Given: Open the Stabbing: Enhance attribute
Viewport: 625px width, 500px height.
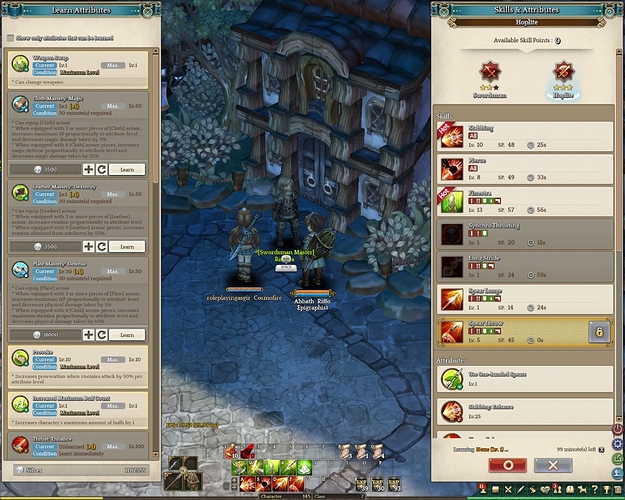Looking at the screenshot, I should pyautogui.click(x=452, y=409).
